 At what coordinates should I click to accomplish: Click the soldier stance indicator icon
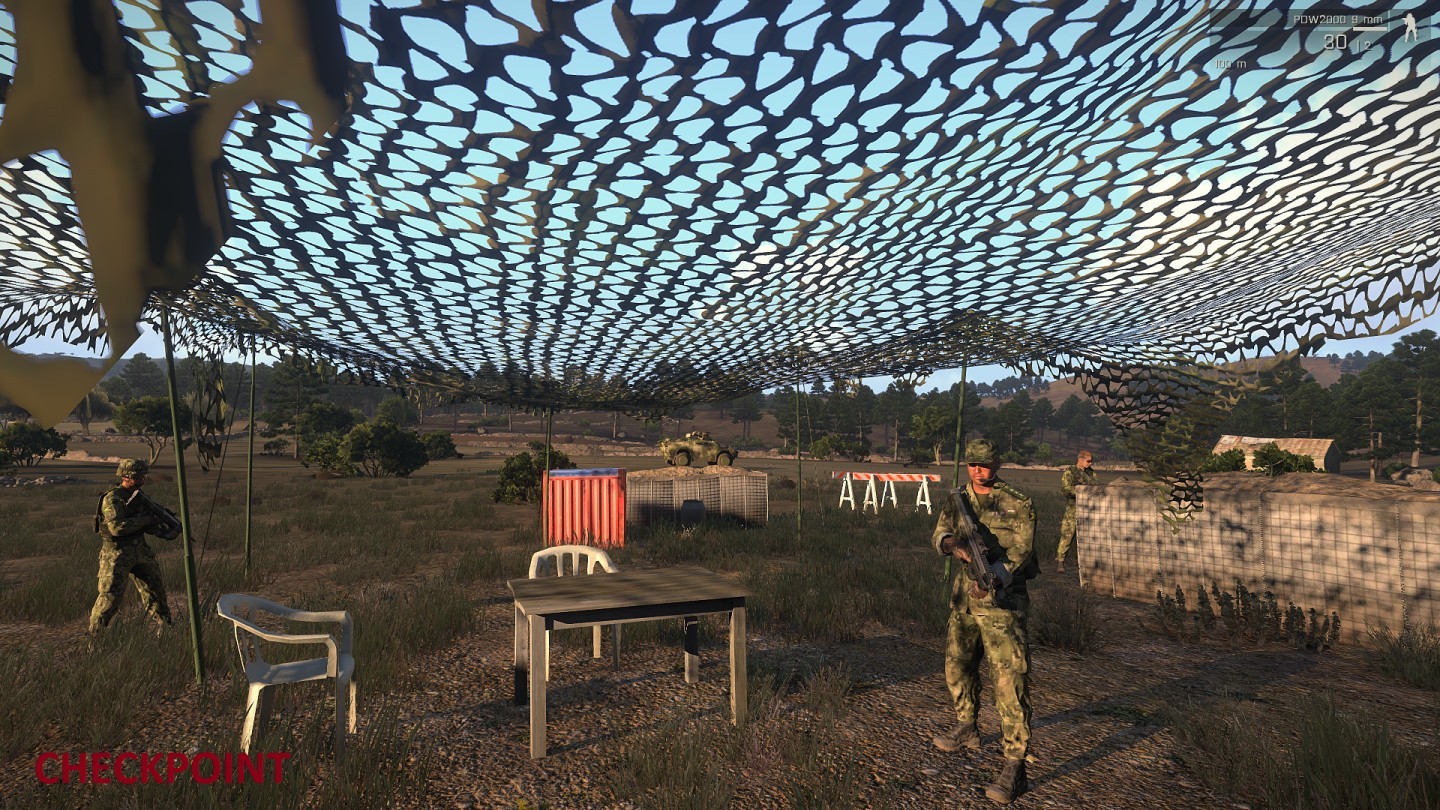click(1410, 28)
